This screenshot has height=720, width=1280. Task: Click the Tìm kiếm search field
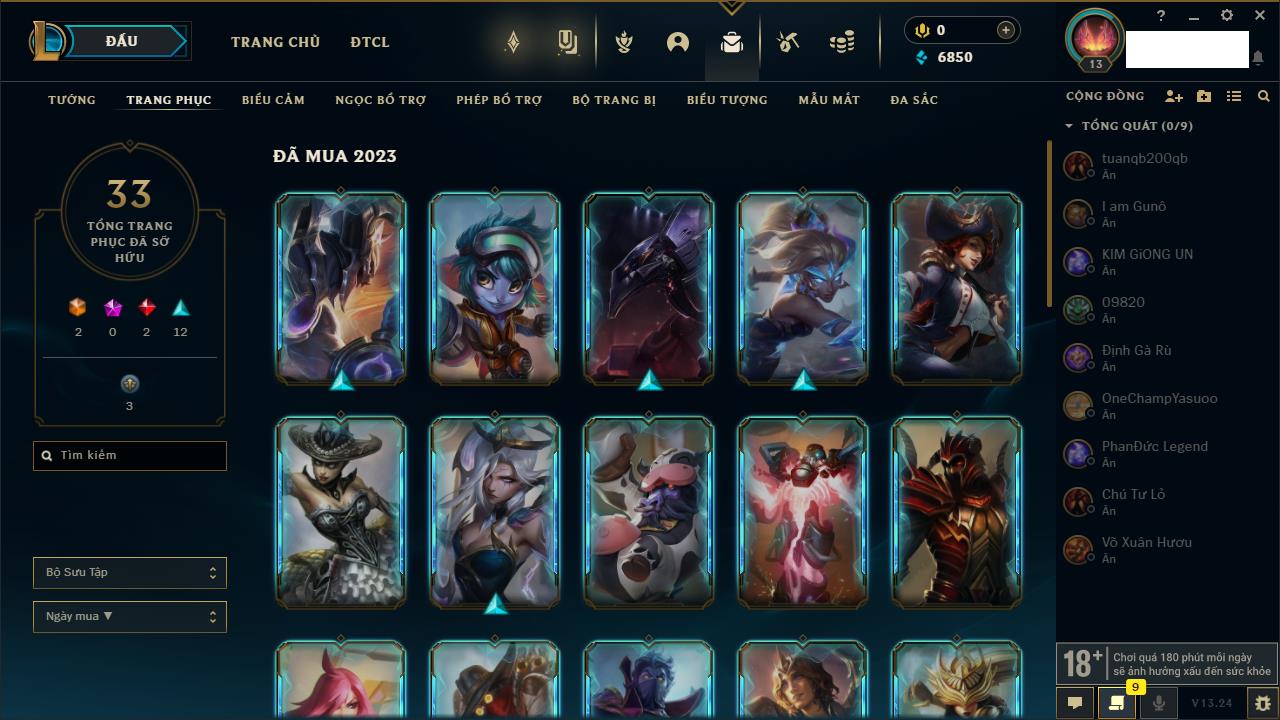pyautogui.click(x=130, y=456)
